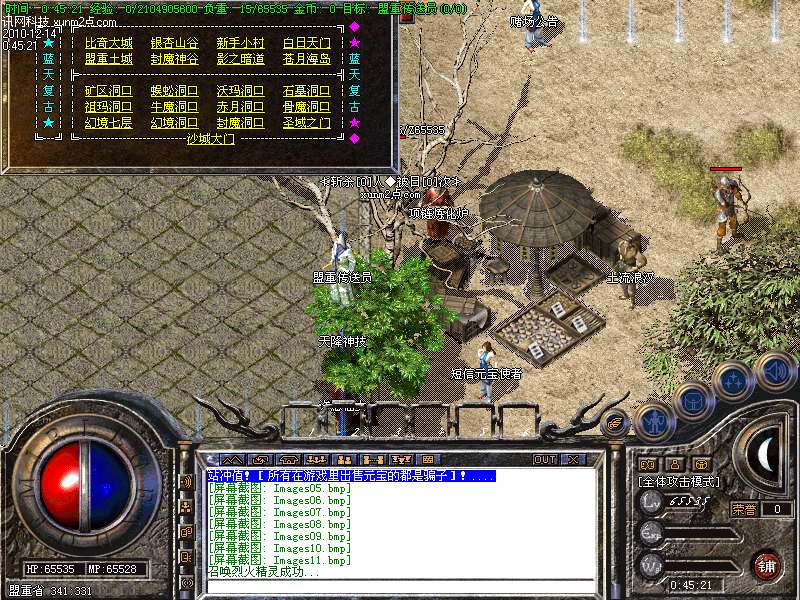Select 蜈蚣洞口 from the cave list
This screenshot has width=800, height=600.
point(174,91)
